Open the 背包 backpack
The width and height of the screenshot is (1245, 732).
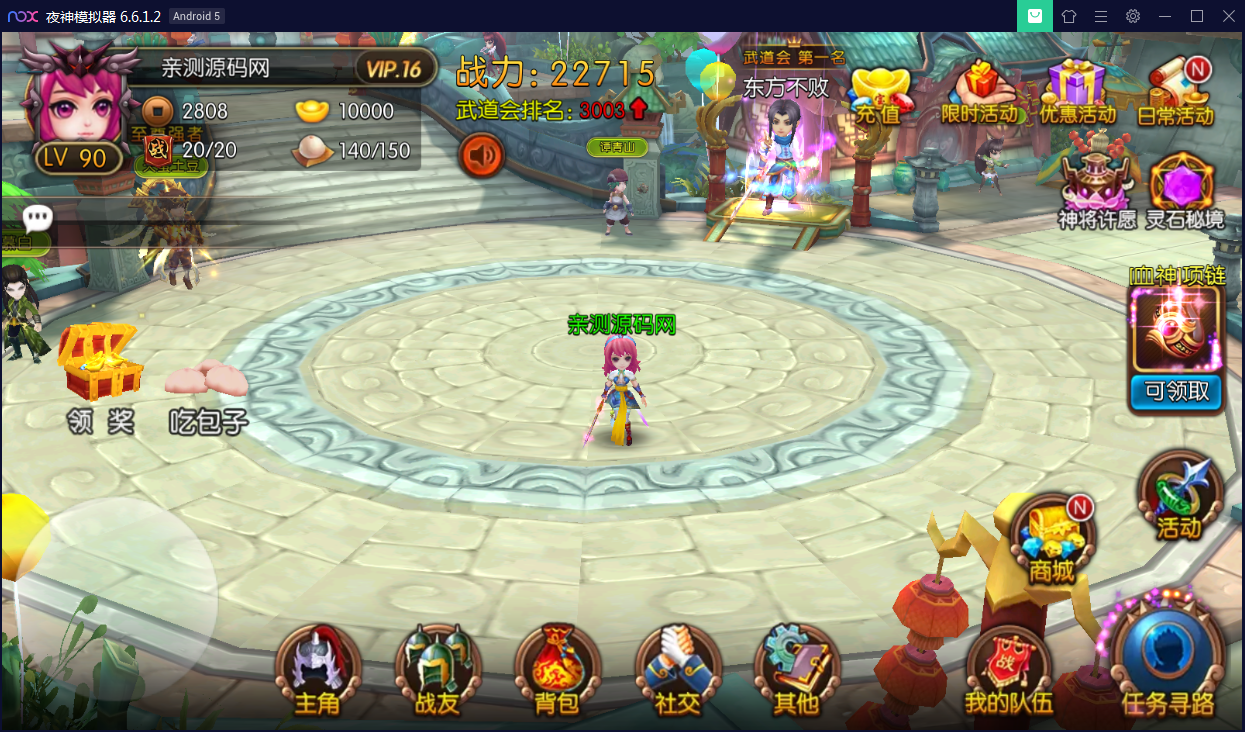(557, 670)
